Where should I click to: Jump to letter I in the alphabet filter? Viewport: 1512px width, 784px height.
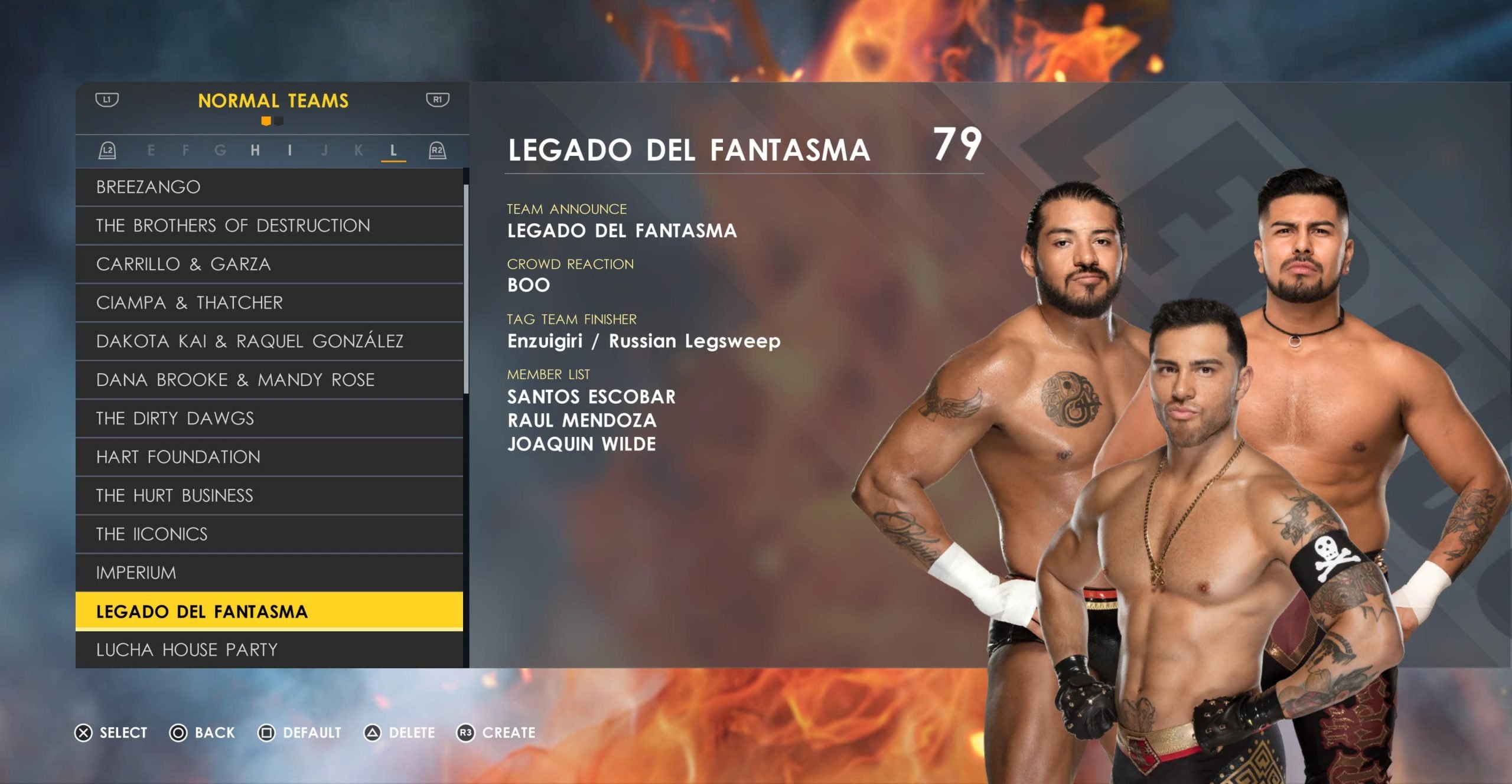pos(289,151)
